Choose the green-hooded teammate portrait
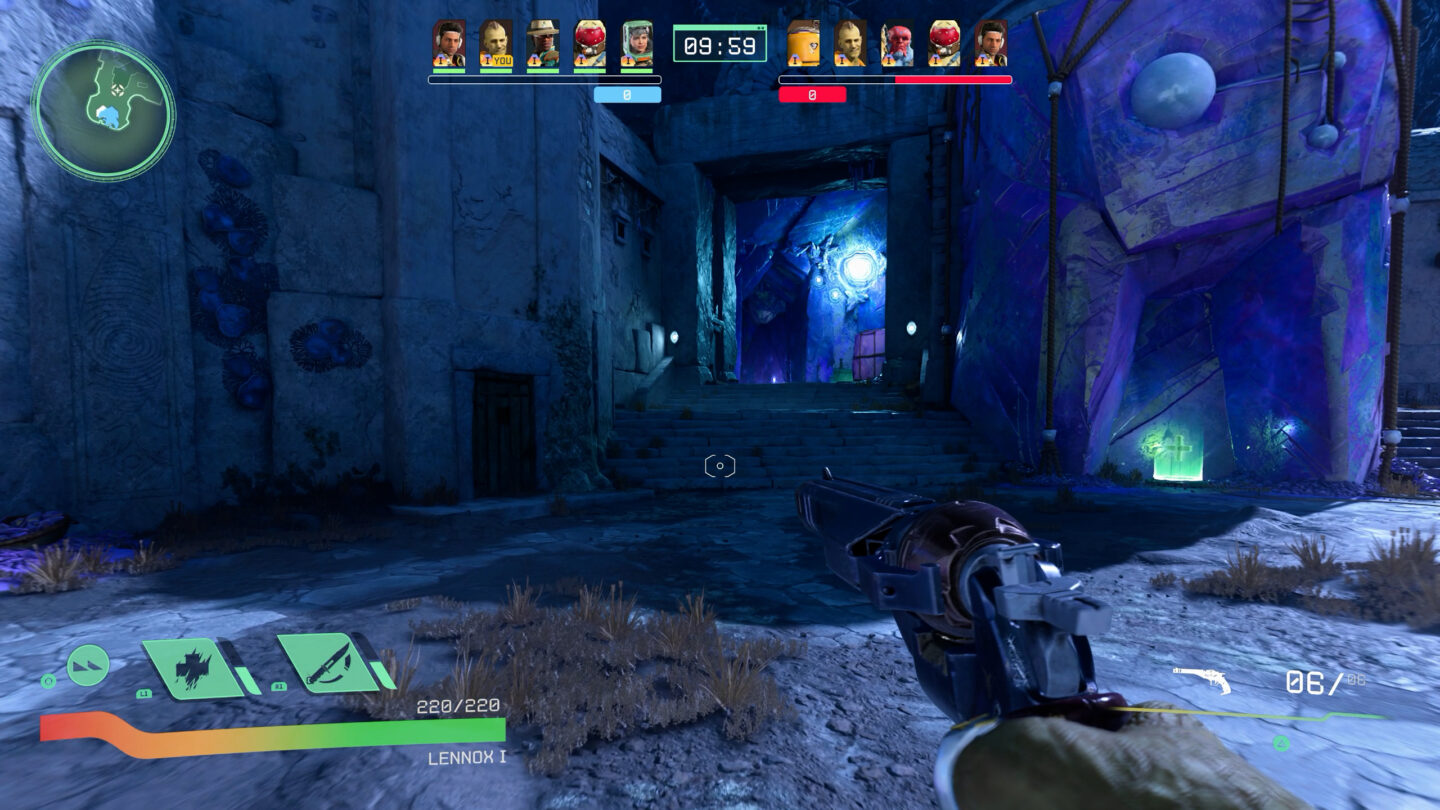The image size is (1440, 810). point(637,43)
